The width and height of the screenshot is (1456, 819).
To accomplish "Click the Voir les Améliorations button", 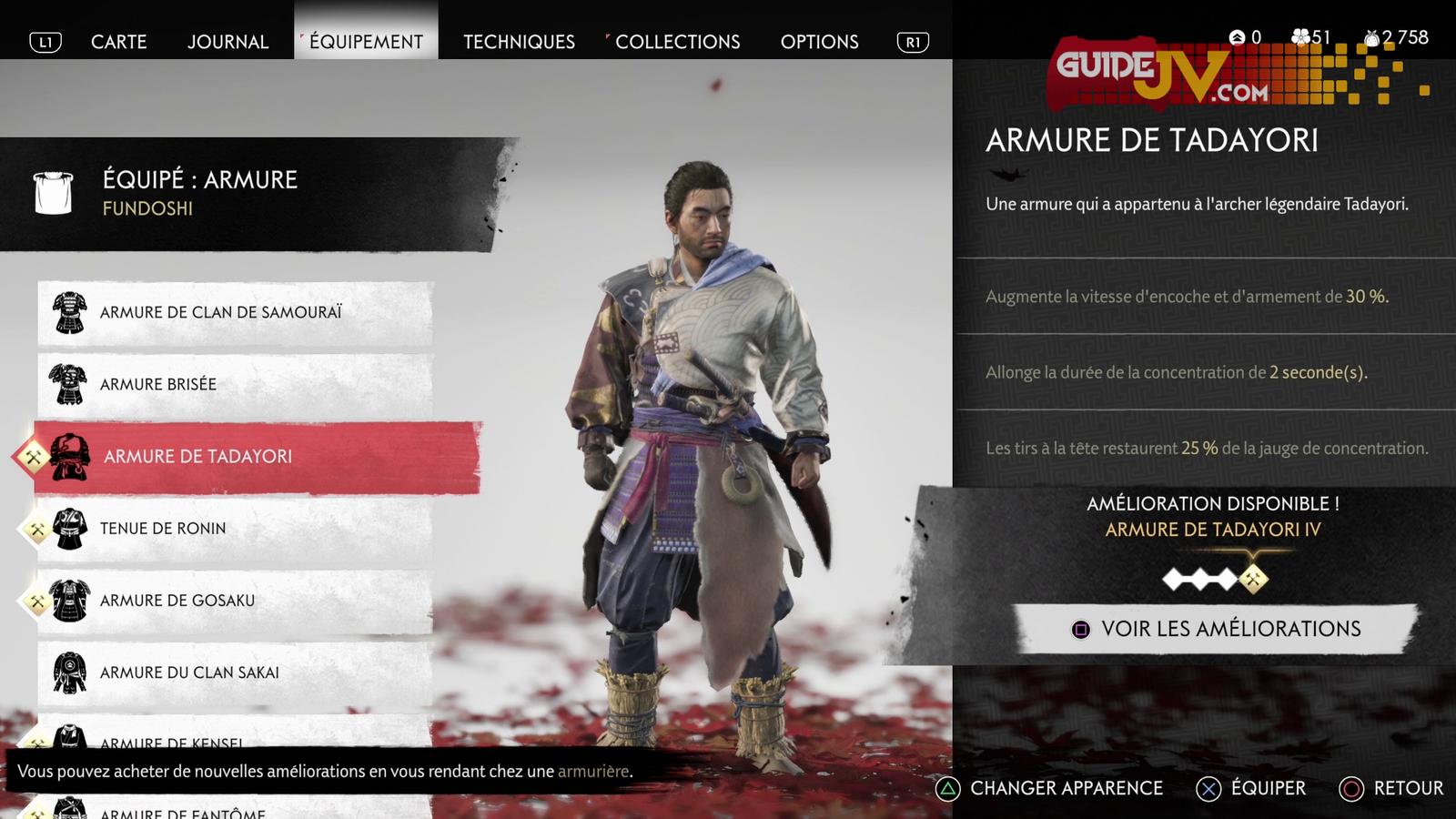I will click(x=1216, y=629).
